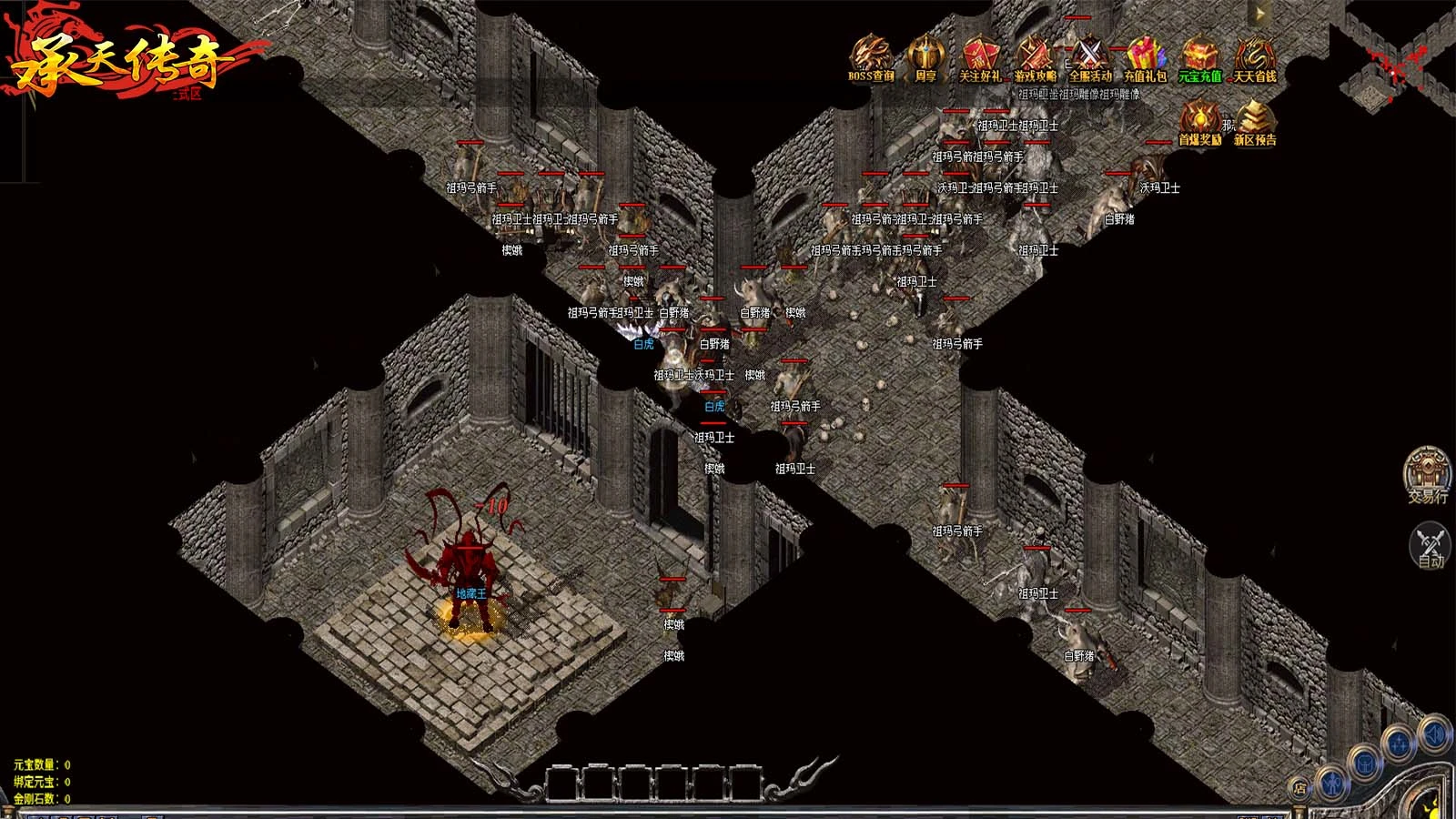The width and height of the screenshot is (1456, 819).
Task: Click the 关注好礼 red envelope icon
Action: coord(980,58)
